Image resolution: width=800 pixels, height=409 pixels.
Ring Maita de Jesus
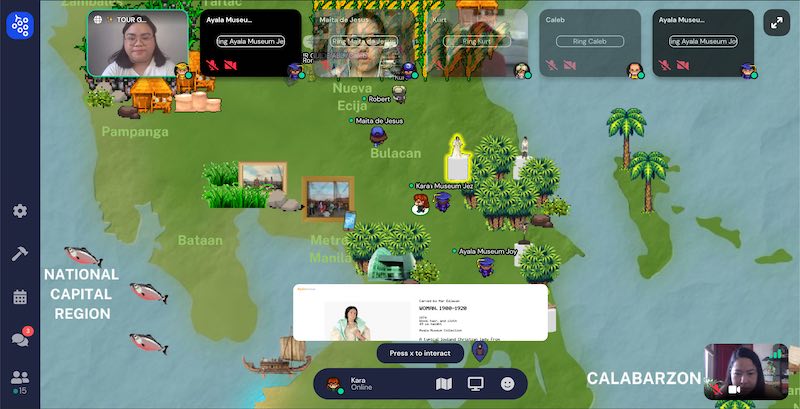click(x=361, y=41)
